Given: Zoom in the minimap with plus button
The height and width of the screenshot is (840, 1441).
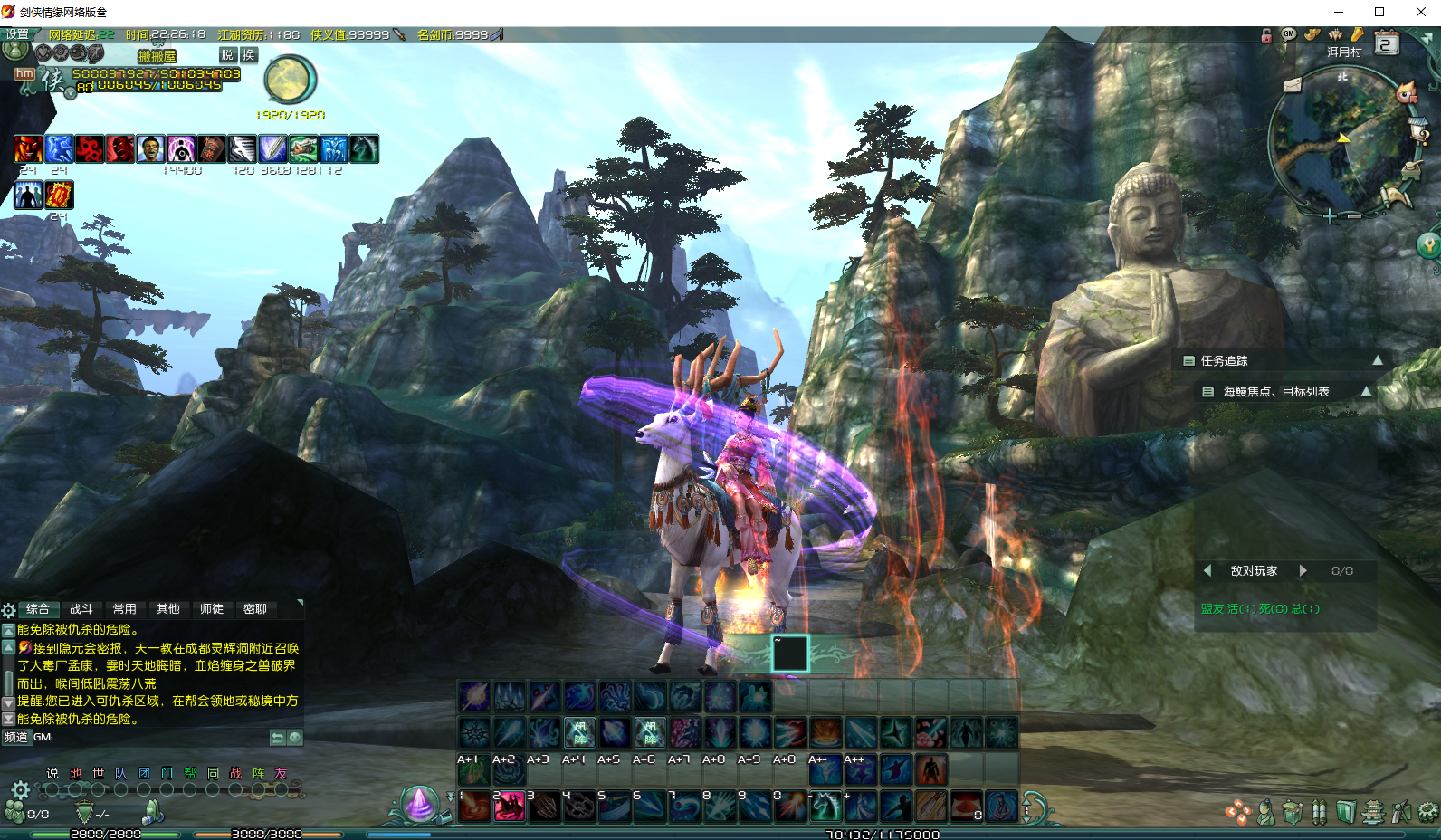Looking at the screenshot, I should click(1329, 215).
